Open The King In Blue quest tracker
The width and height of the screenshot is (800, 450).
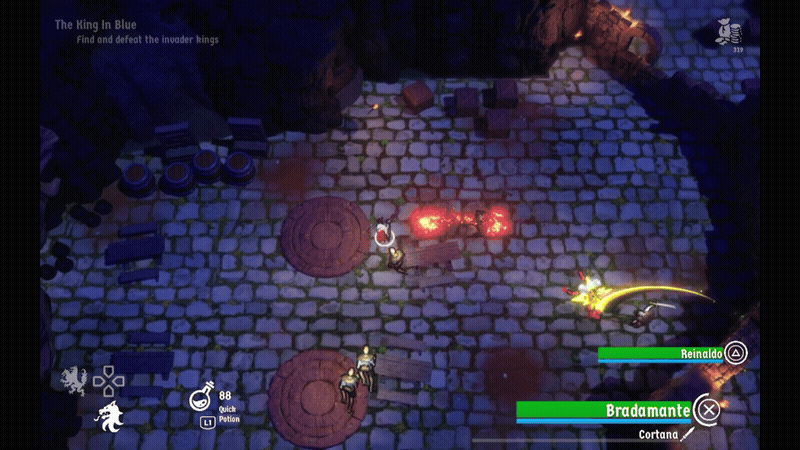pyautogui.click(x=96, y=24)
